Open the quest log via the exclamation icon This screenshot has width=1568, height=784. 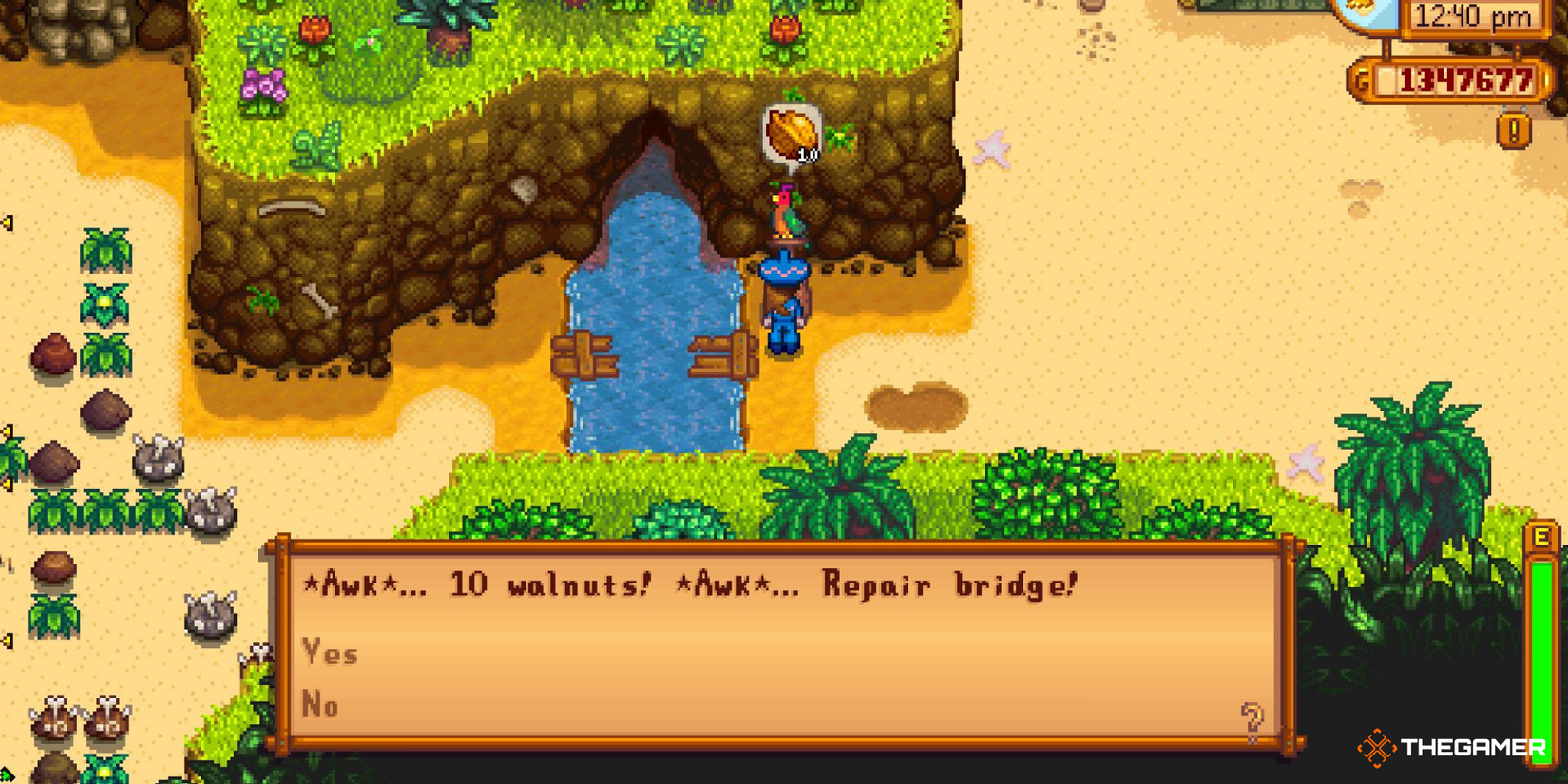[1515, 128]
